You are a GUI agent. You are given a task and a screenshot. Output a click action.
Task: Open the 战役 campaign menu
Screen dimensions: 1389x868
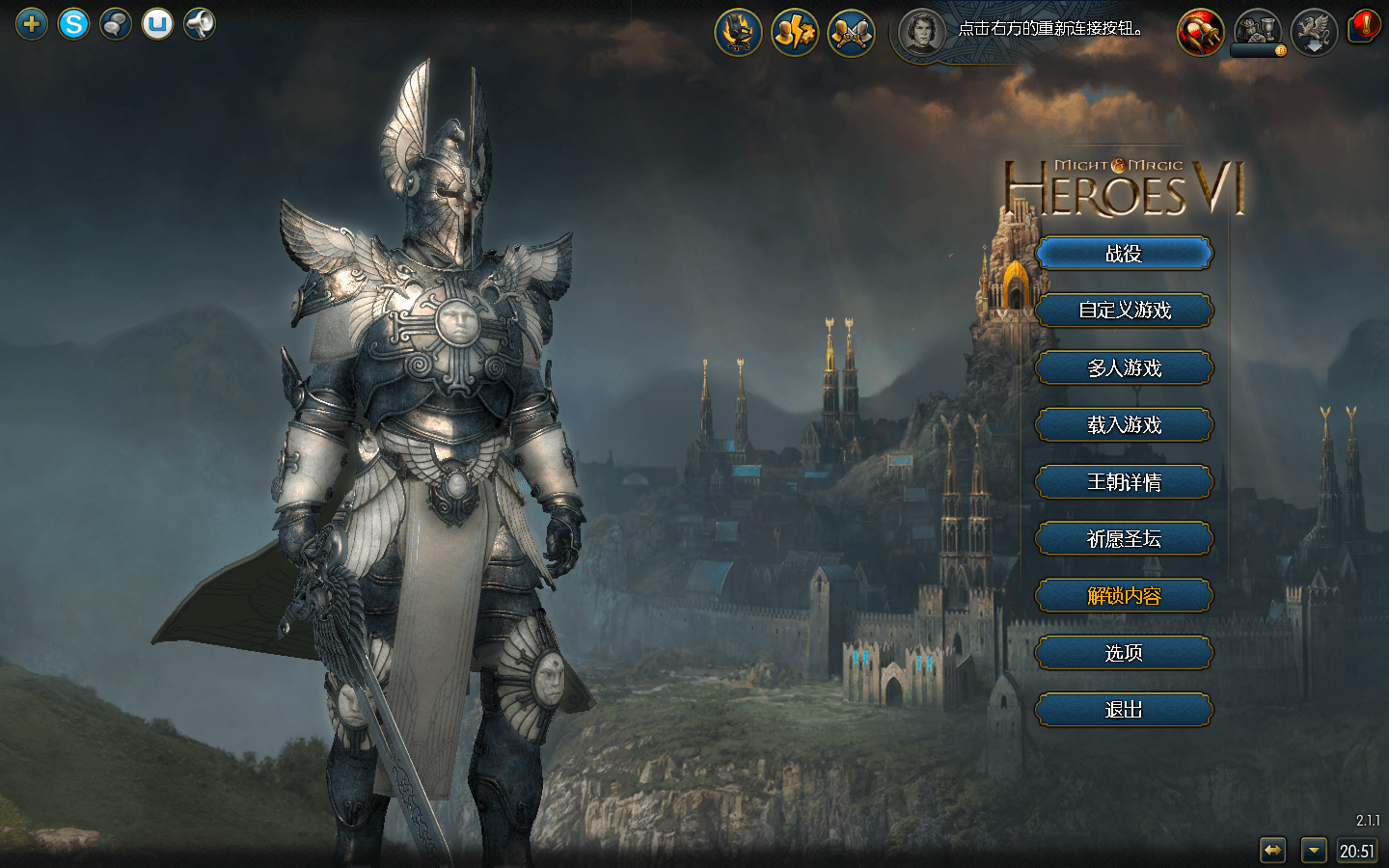(x=1124, y=254)
